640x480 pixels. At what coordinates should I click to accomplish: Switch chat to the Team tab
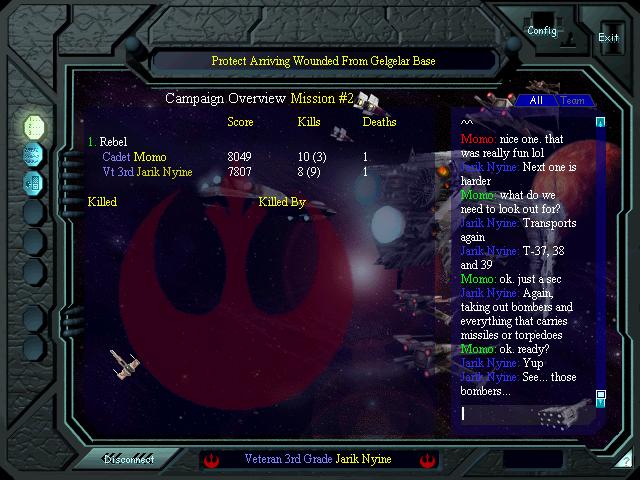(572, 100)
